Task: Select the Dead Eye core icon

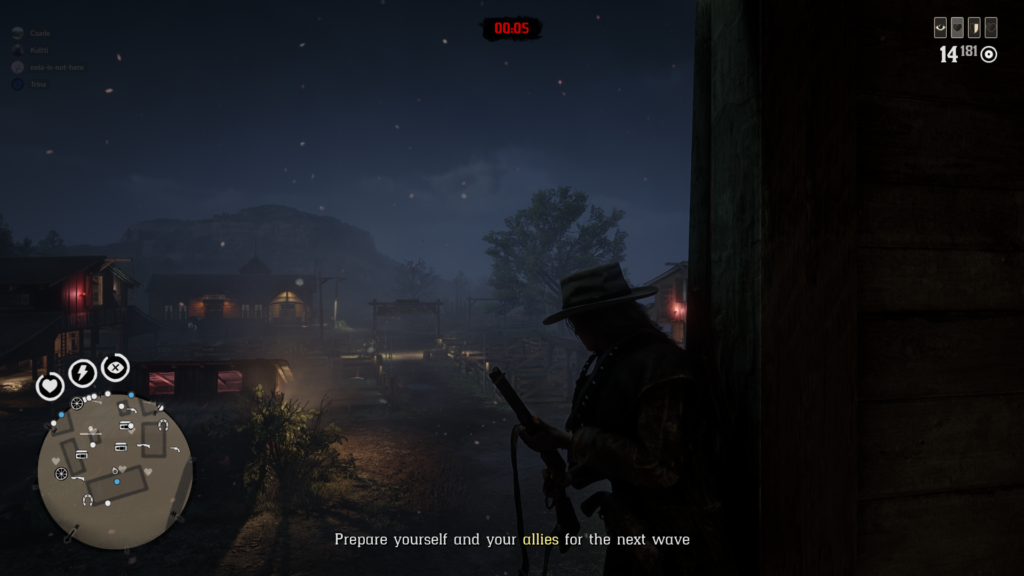Action: [x=115, y=367]
